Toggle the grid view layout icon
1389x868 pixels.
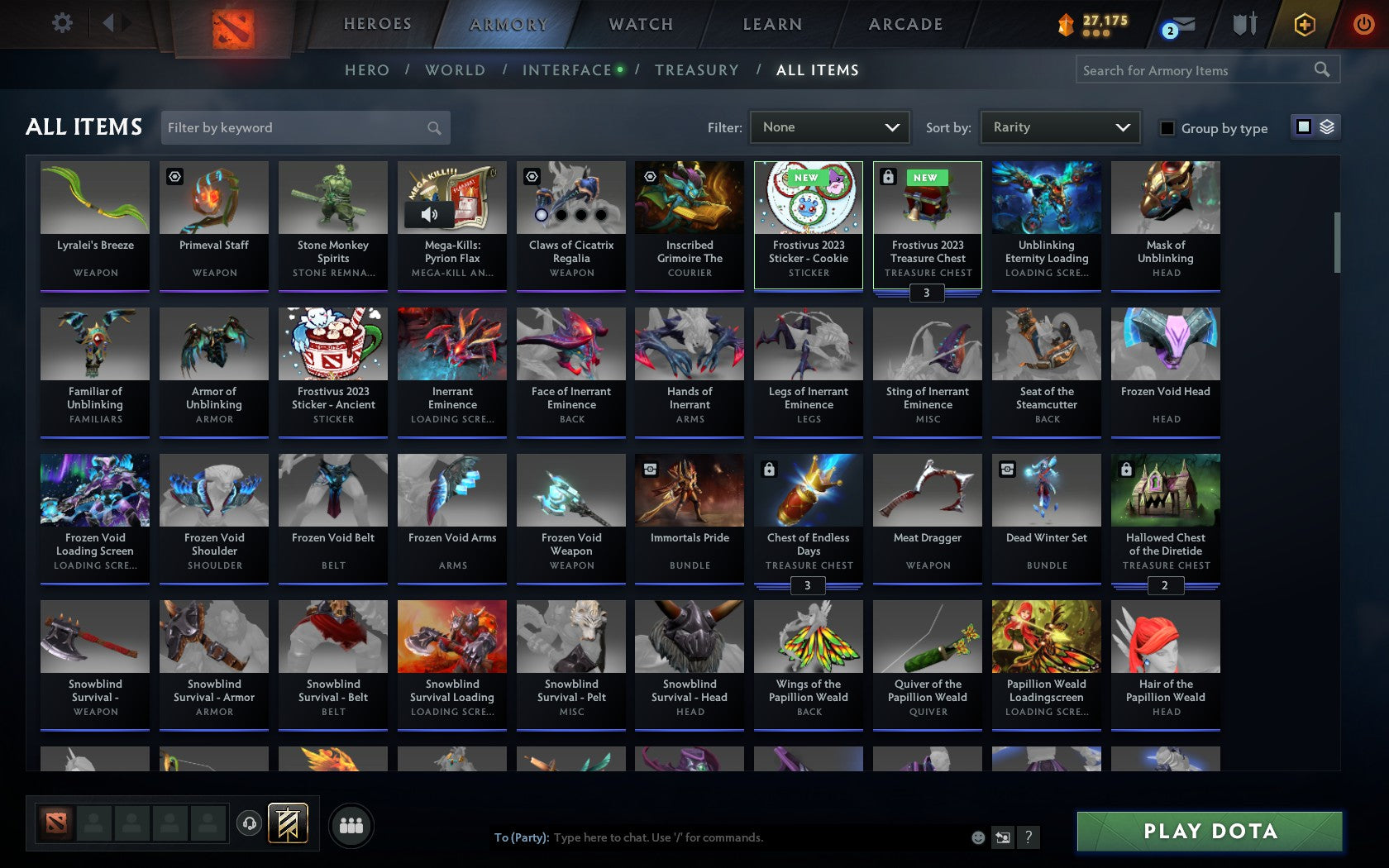[1303, 127]
